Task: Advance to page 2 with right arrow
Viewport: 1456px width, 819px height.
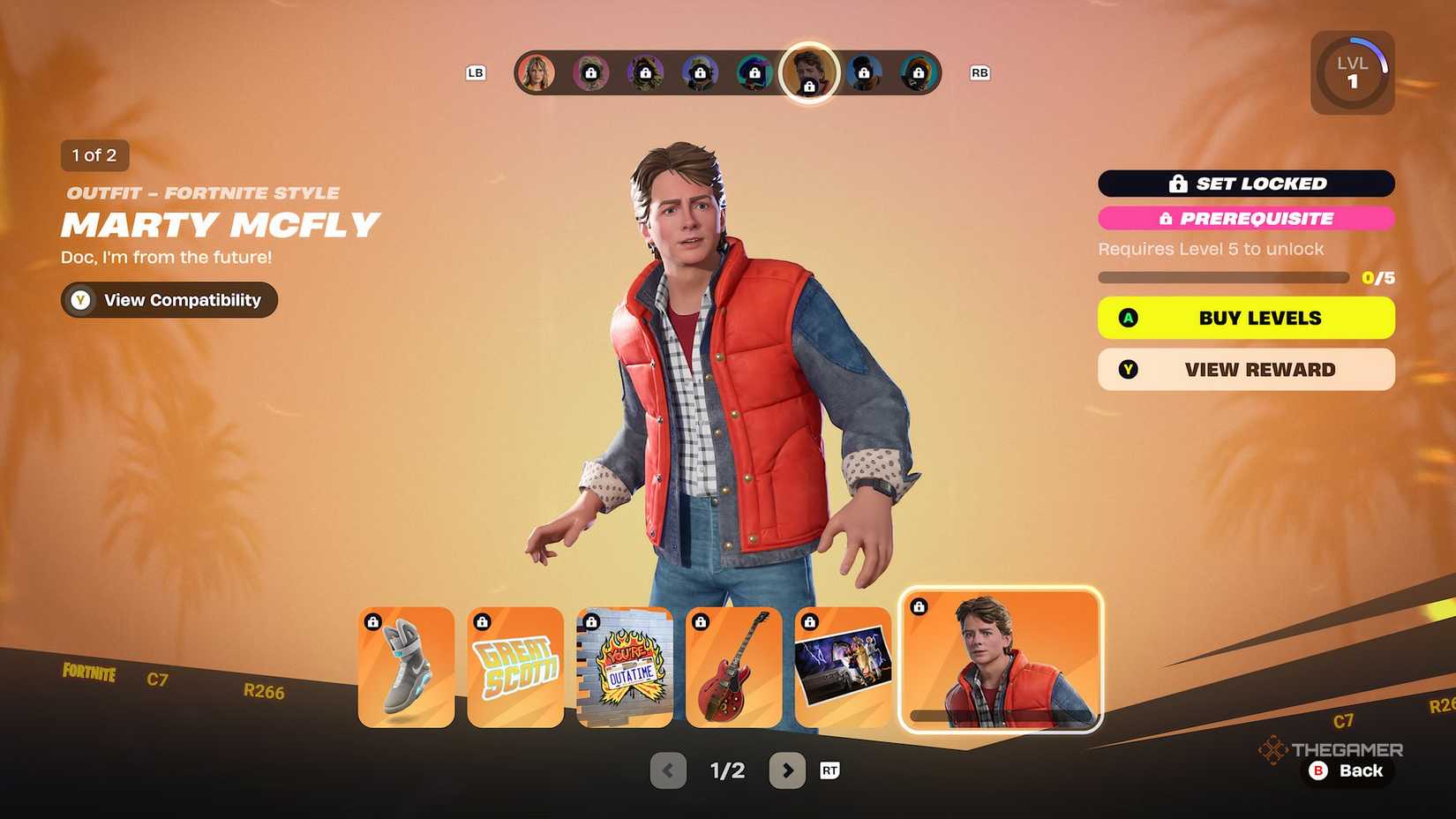Action: point(788,770)
